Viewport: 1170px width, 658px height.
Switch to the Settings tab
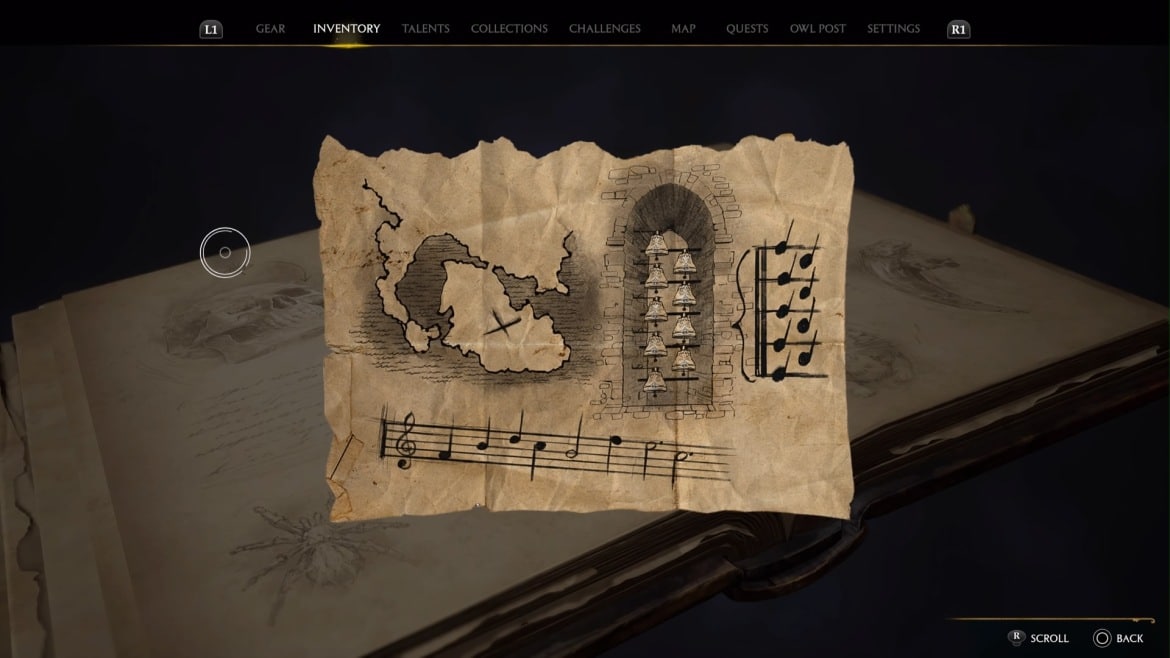coord(893,29)
